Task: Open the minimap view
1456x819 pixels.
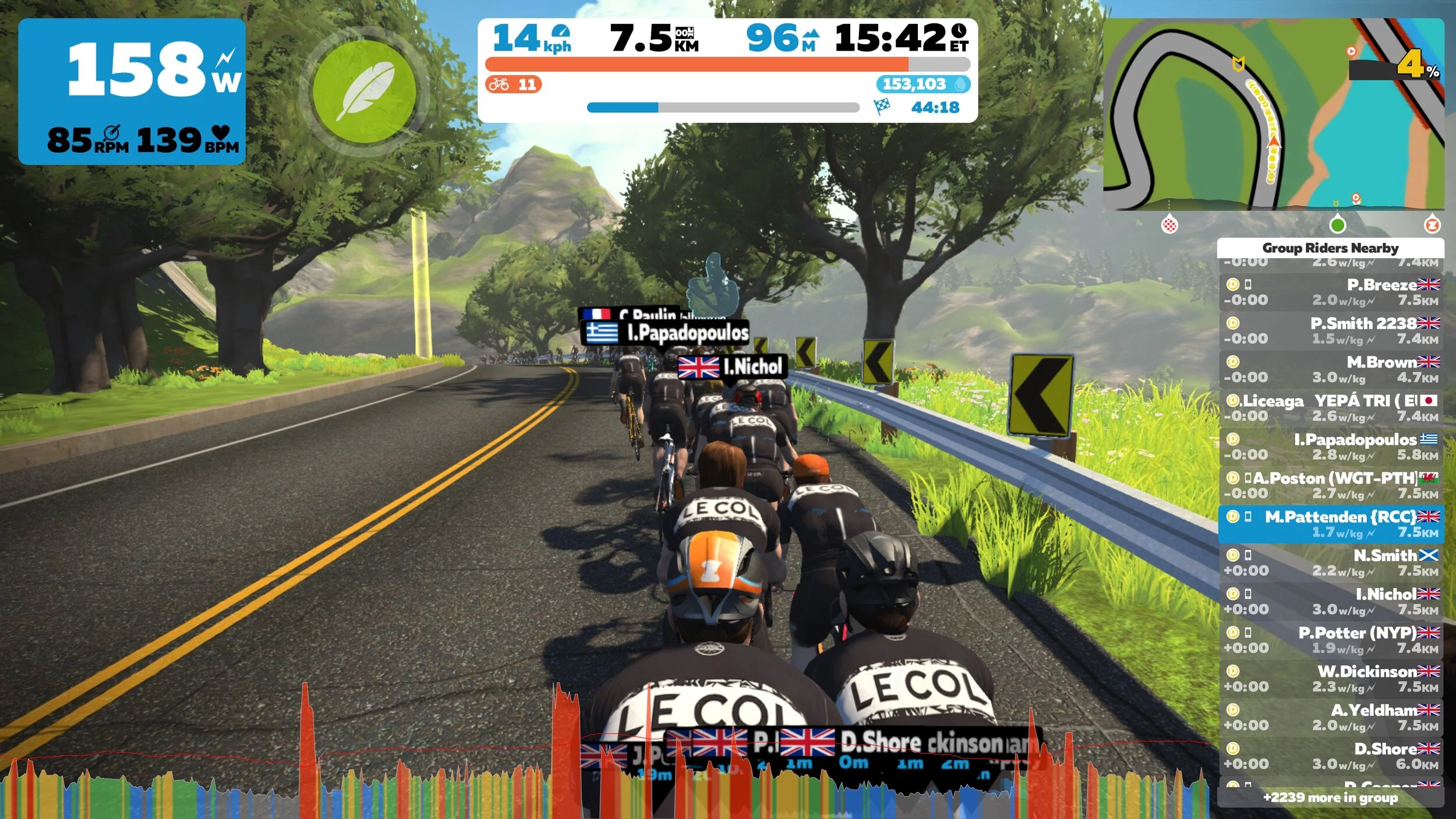Action: point(1273,114)
